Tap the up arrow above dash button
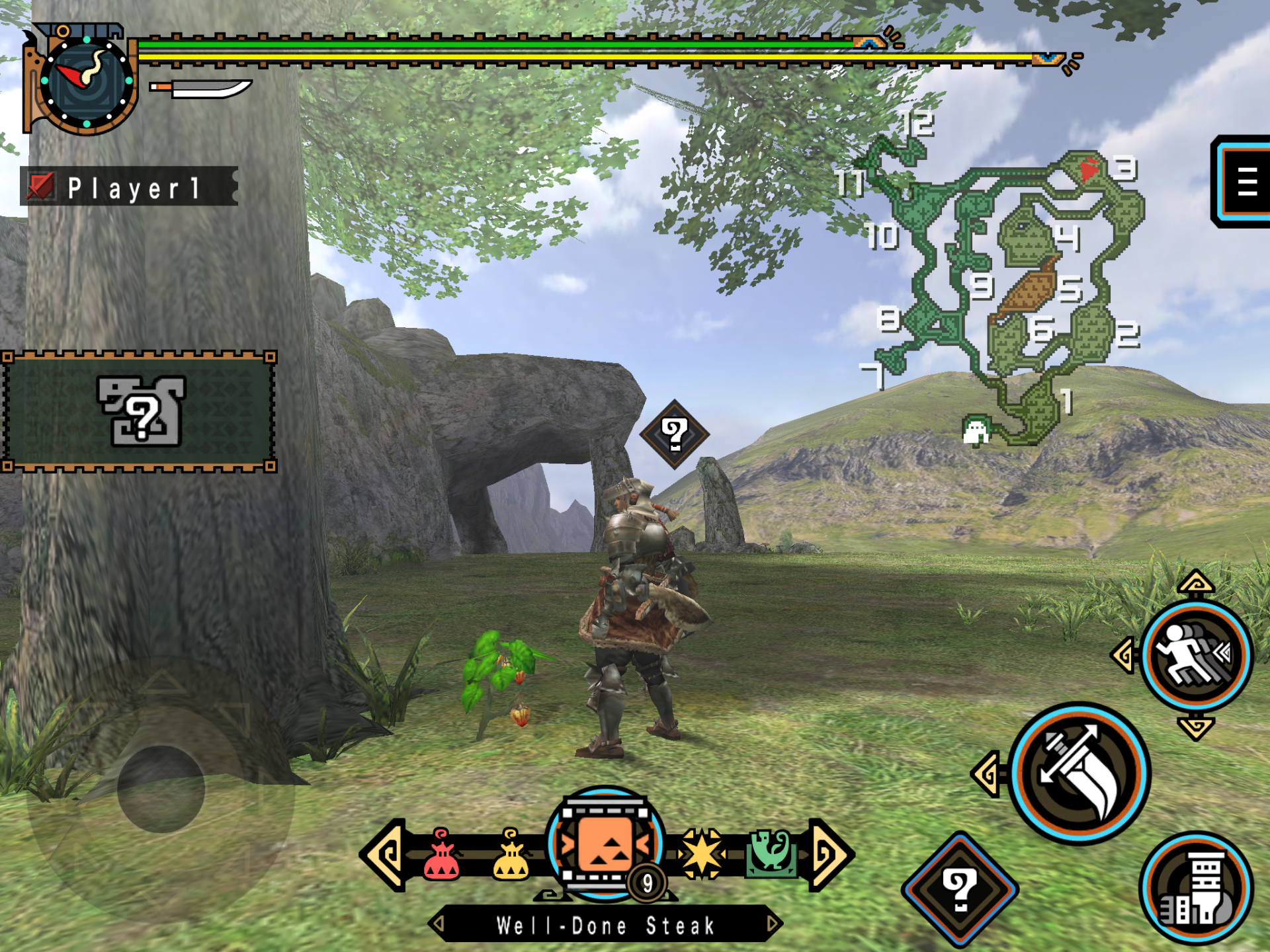Screen dimensions: 1270x952 point(1196,584)
